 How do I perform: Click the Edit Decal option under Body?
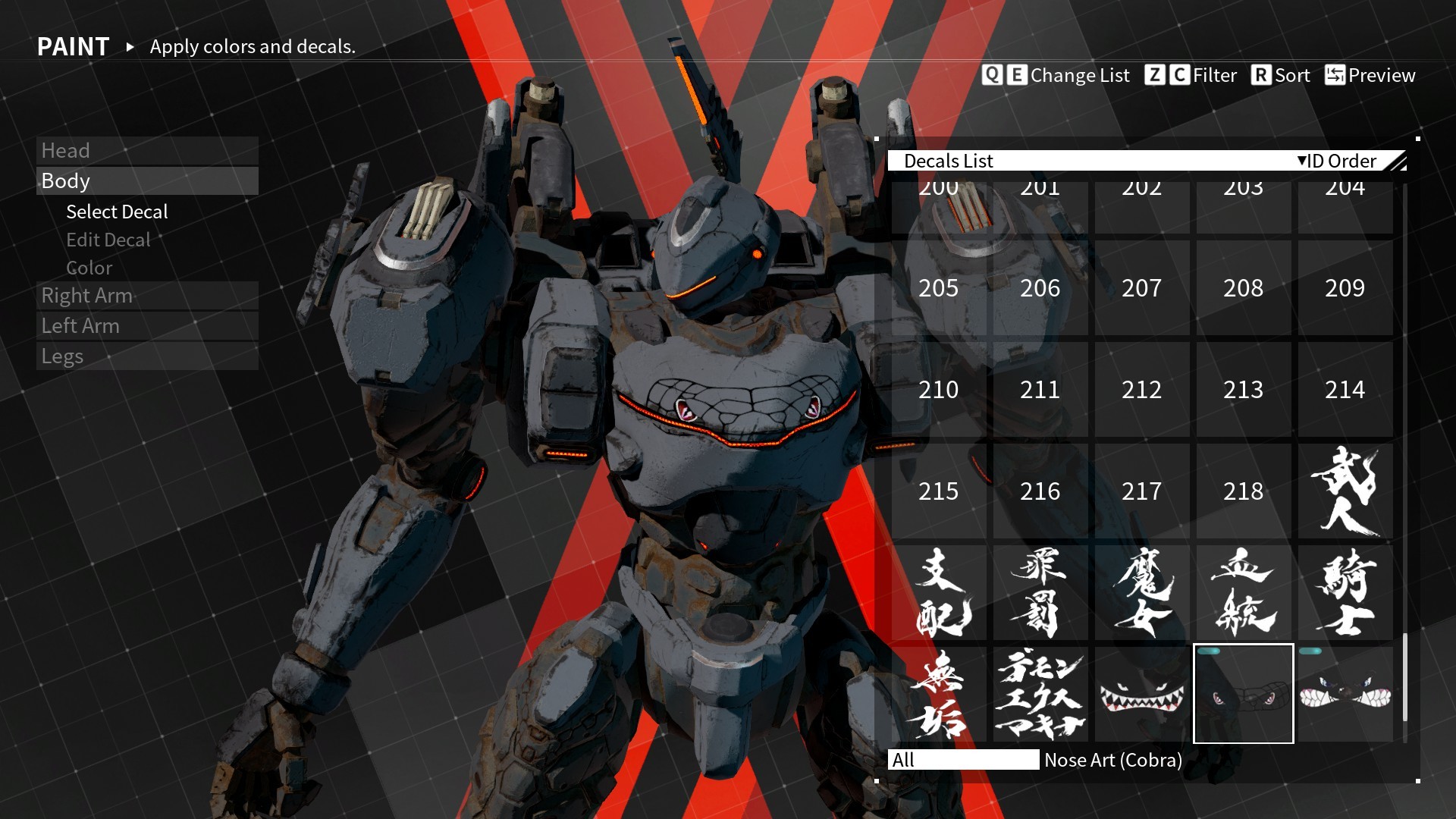(x=108, y=240)
